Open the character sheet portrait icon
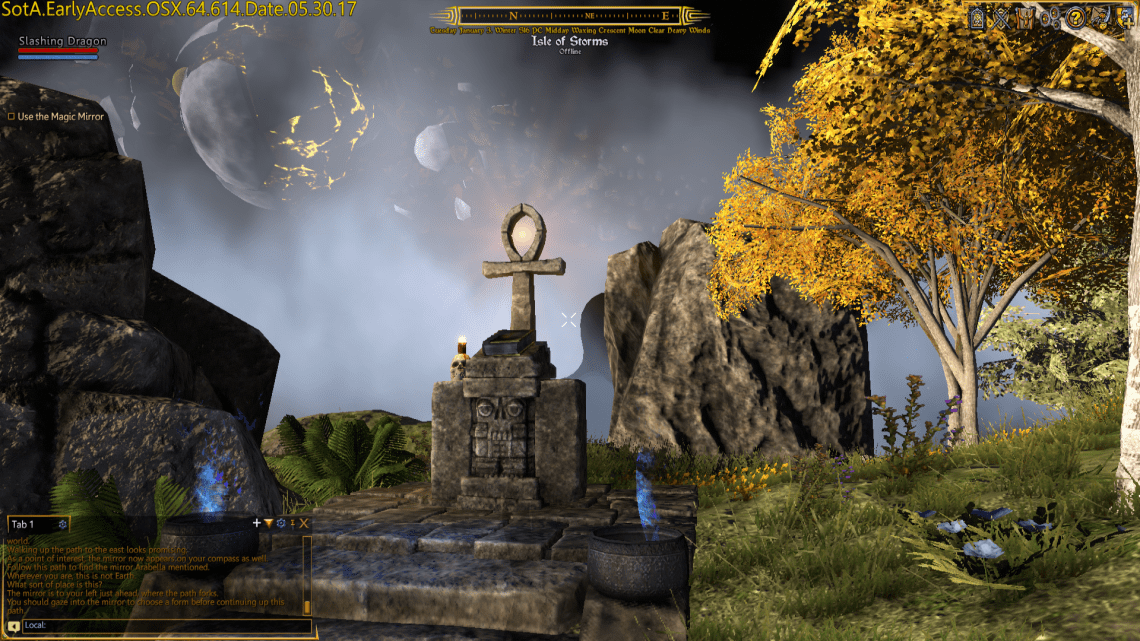The image size is (1140, 641). [x=977, y=18]
